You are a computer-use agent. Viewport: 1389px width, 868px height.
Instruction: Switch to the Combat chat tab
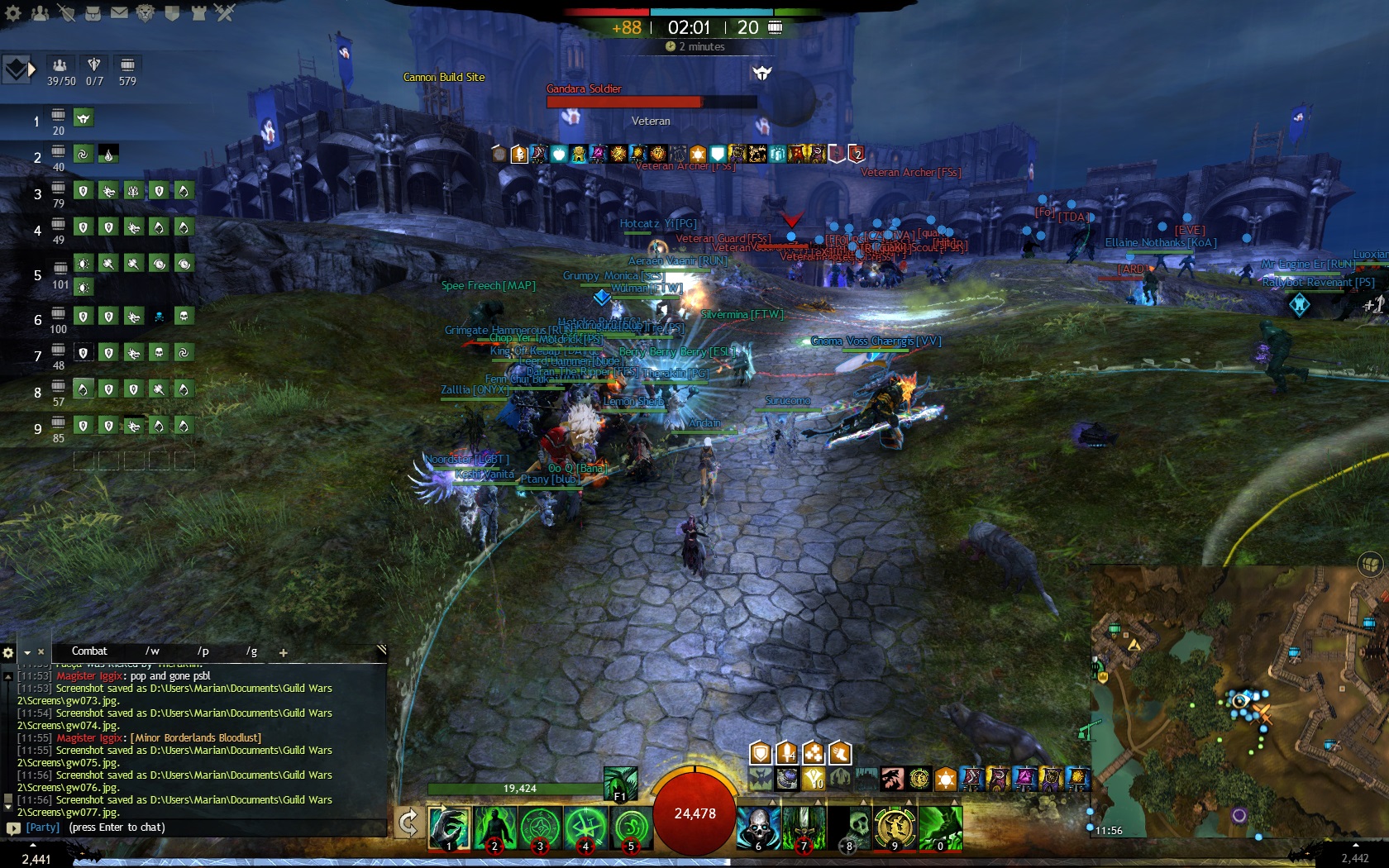[x=89, y=651]
